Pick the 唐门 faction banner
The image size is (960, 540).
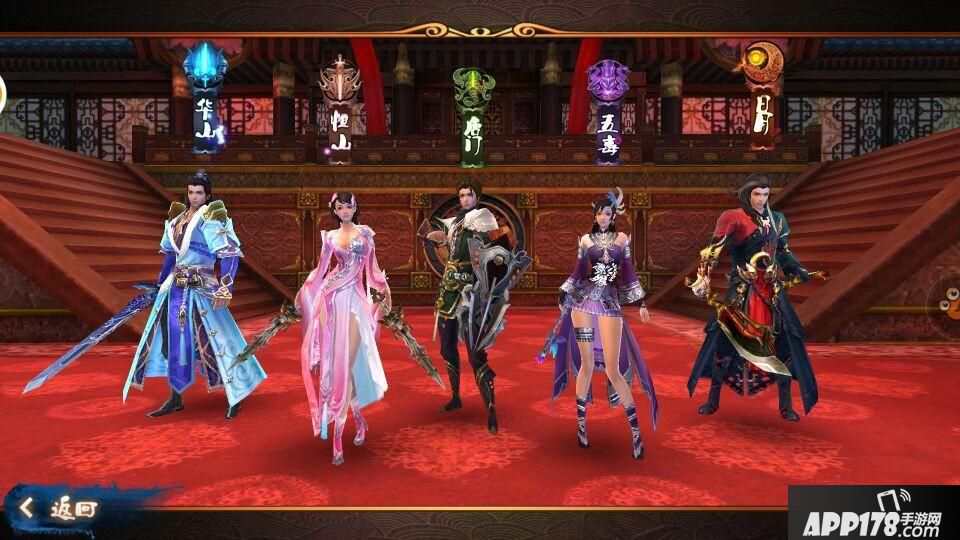[x=471, y=115]
